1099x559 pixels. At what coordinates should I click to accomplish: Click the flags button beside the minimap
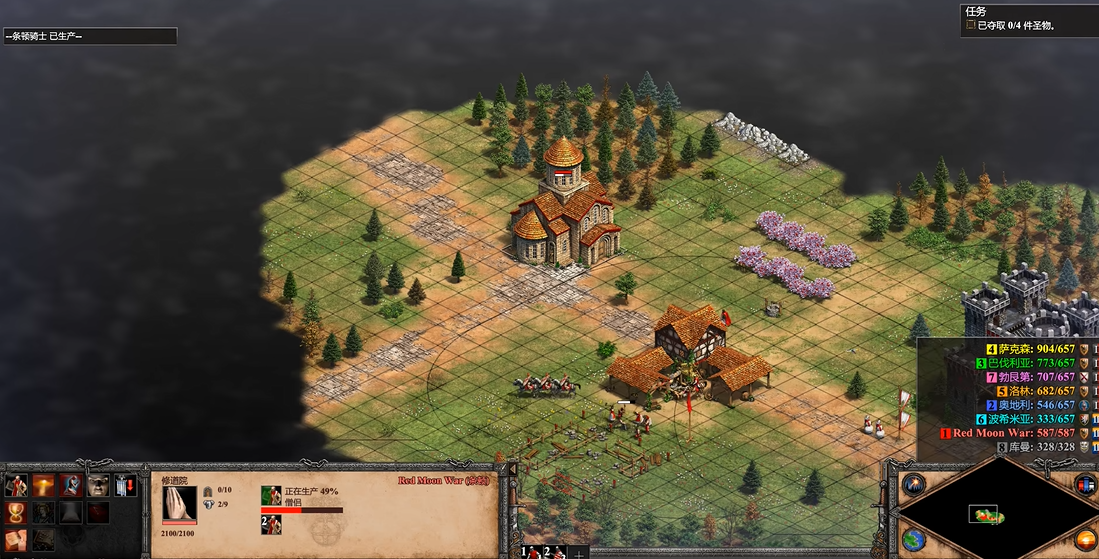click(1085, 485)
